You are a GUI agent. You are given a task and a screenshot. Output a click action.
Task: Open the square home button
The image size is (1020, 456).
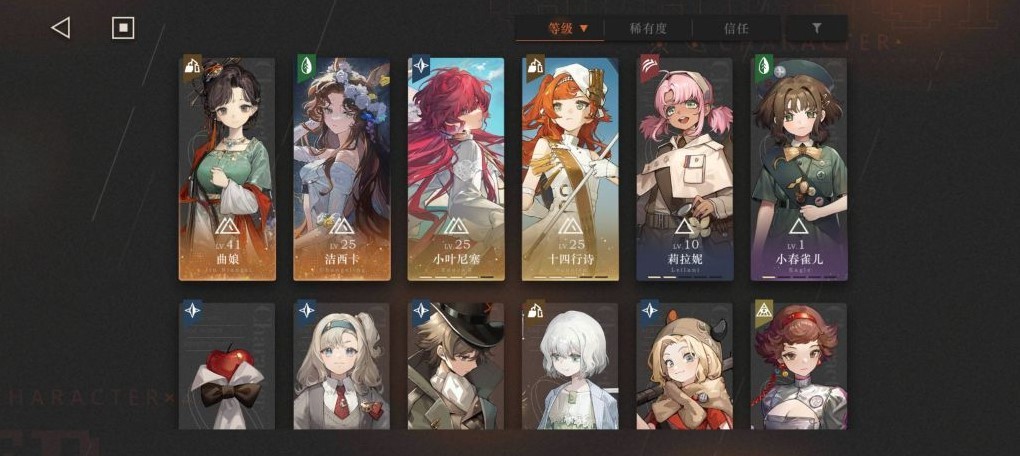click(123, 28)
